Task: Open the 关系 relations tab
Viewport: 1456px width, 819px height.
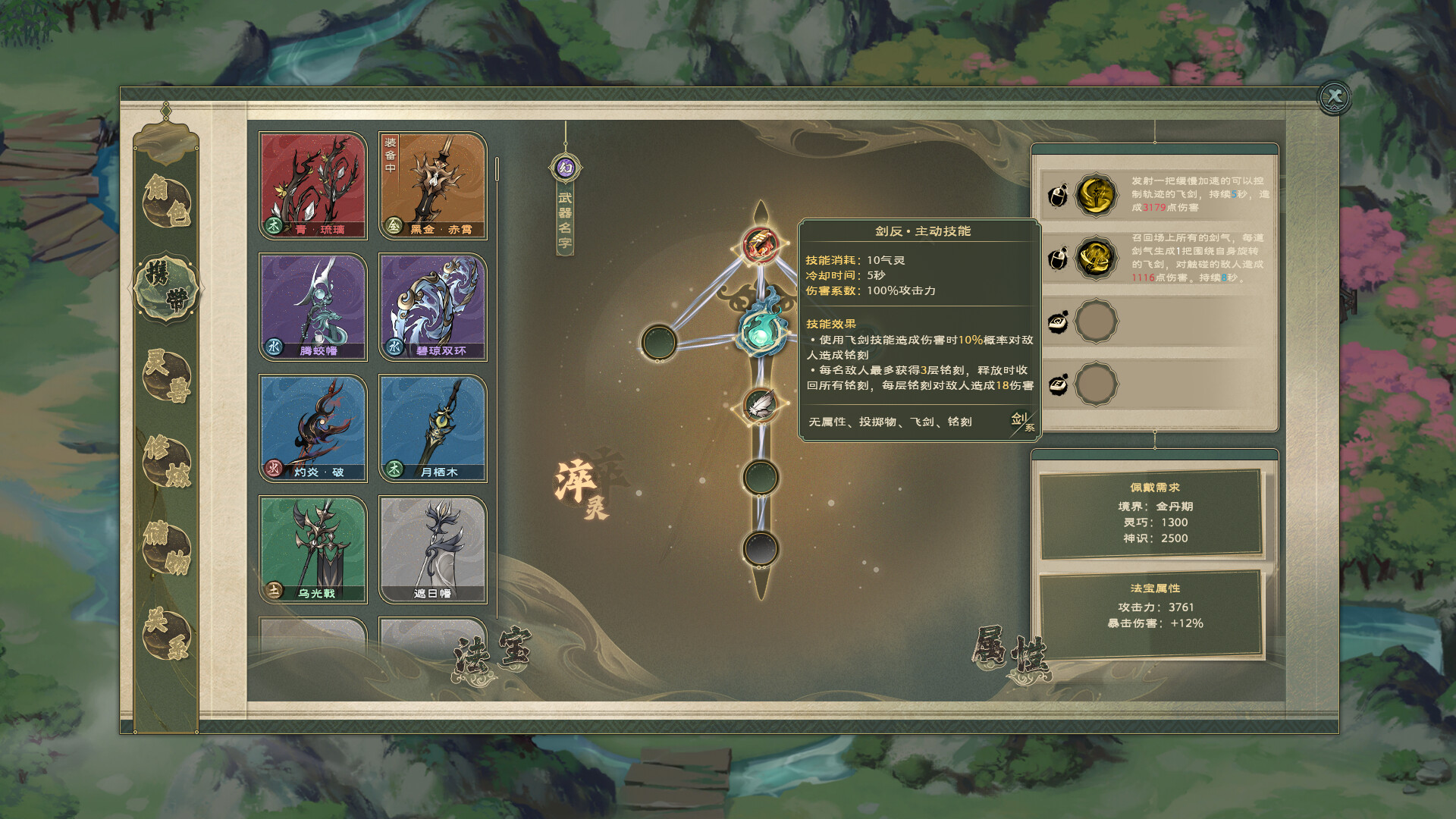Action: tap(167, 634)
